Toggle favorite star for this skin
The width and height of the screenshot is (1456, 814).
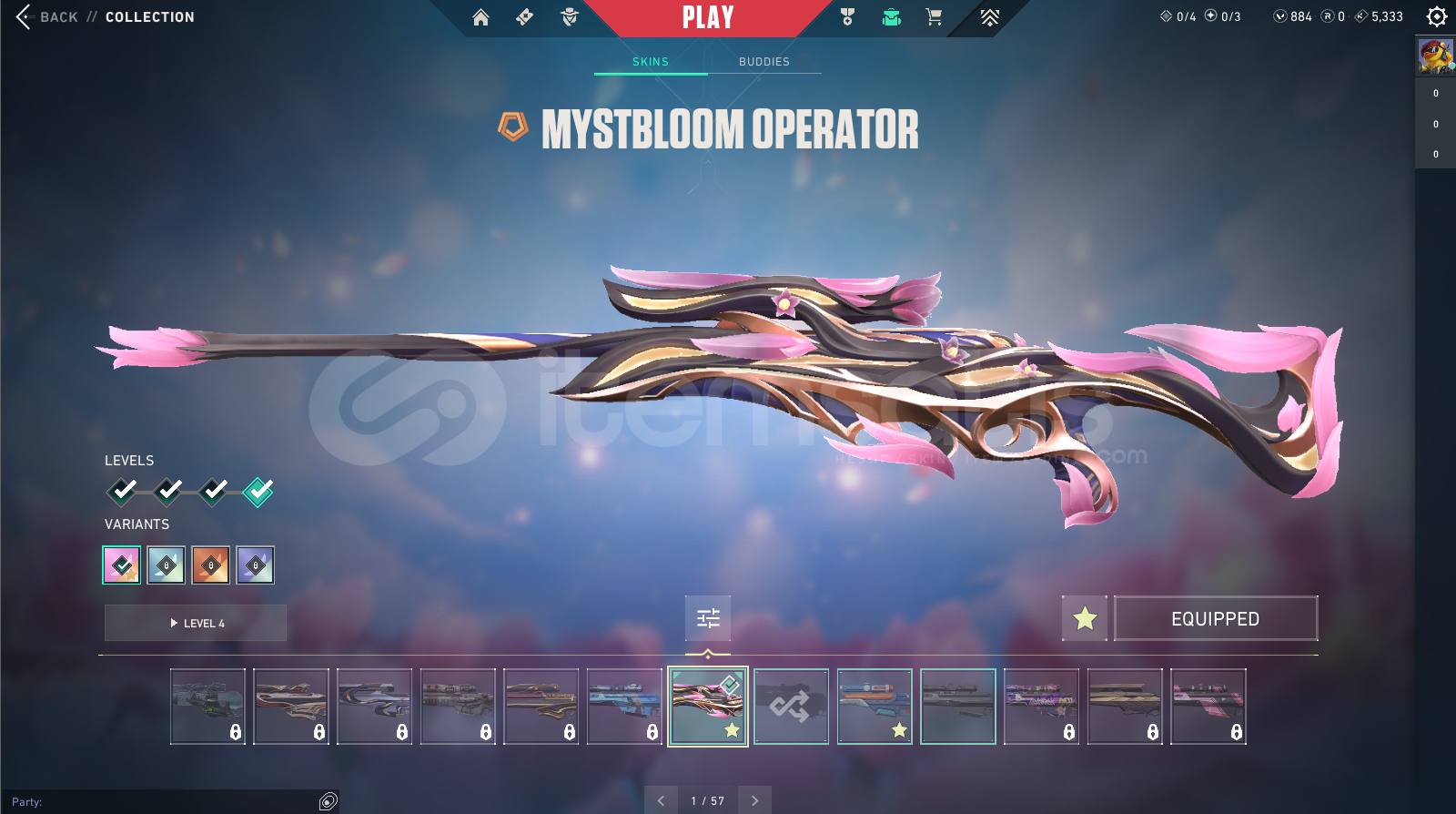coord(1085,619)
